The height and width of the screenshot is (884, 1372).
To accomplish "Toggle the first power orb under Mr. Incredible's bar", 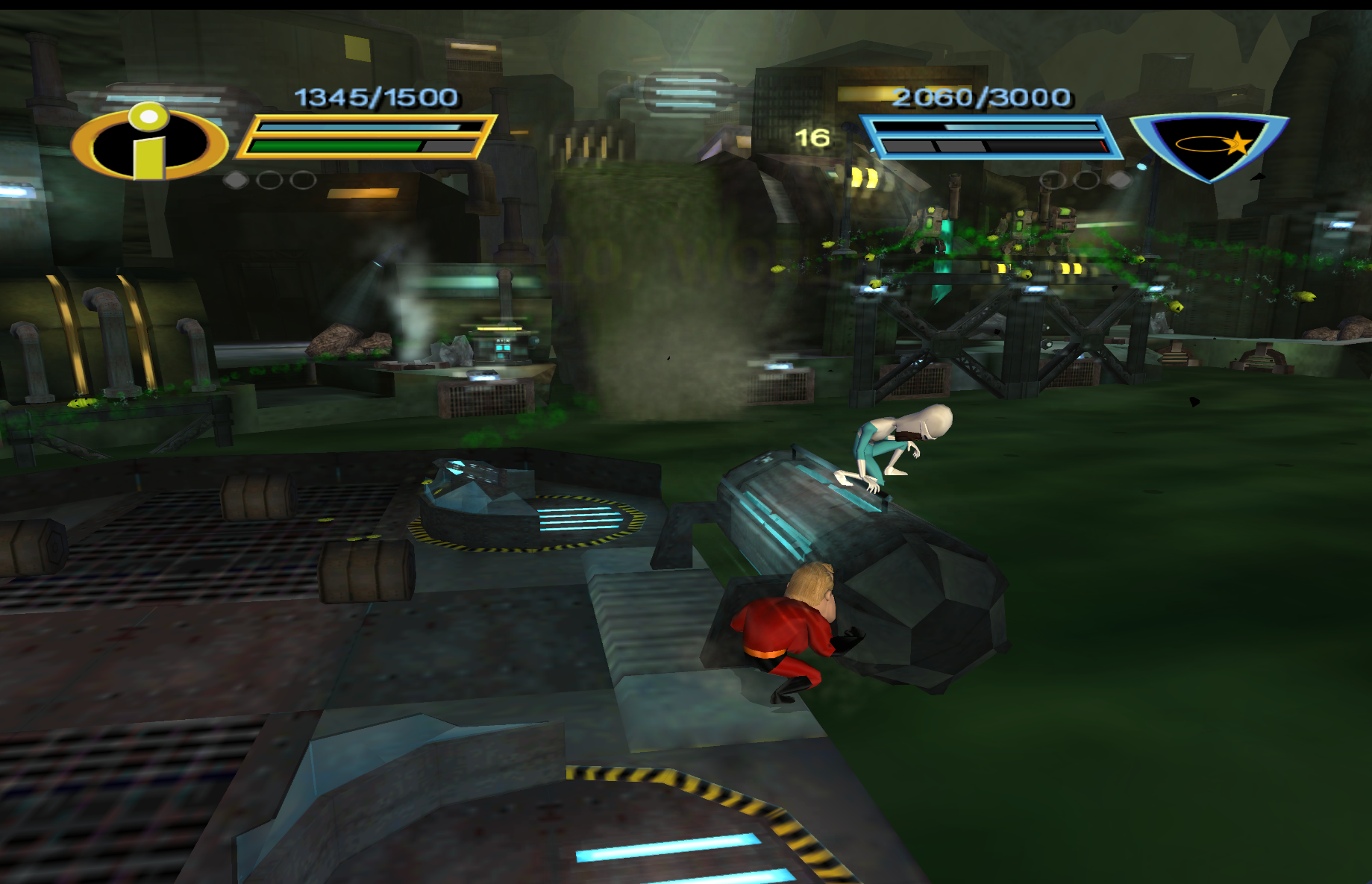I will [x=235, y=179].
